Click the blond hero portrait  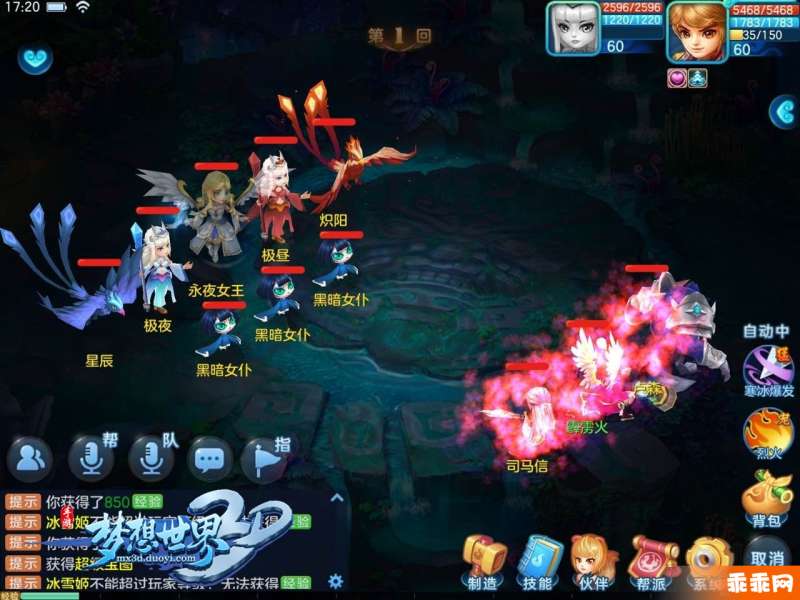pos(697,28)
